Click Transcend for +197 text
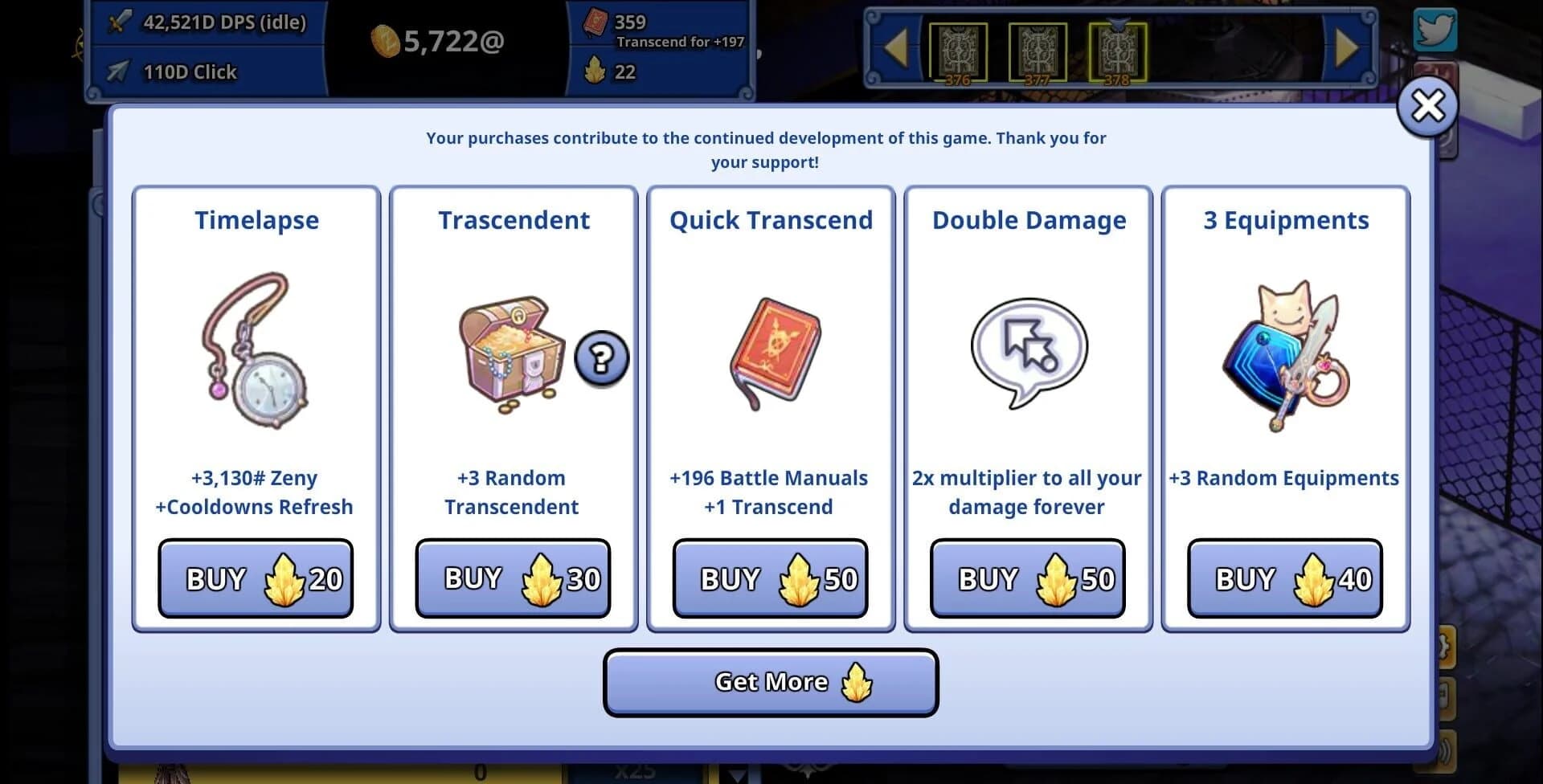 point(679,41)
